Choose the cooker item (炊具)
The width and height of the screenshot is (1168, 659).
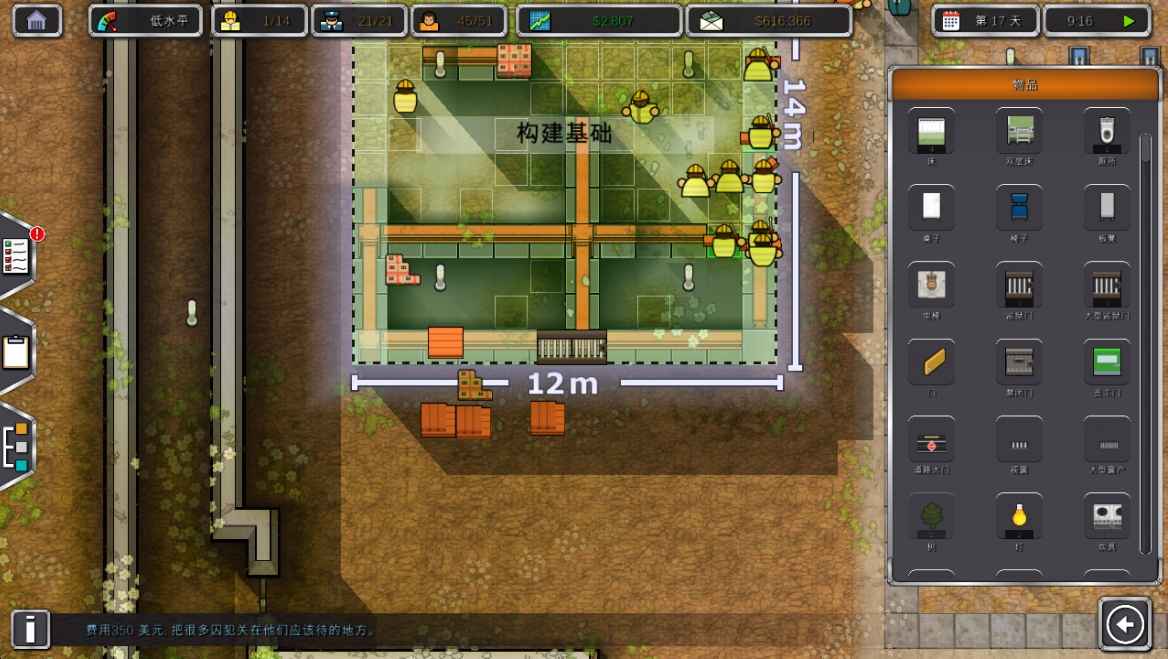[x=1107, y=517]
